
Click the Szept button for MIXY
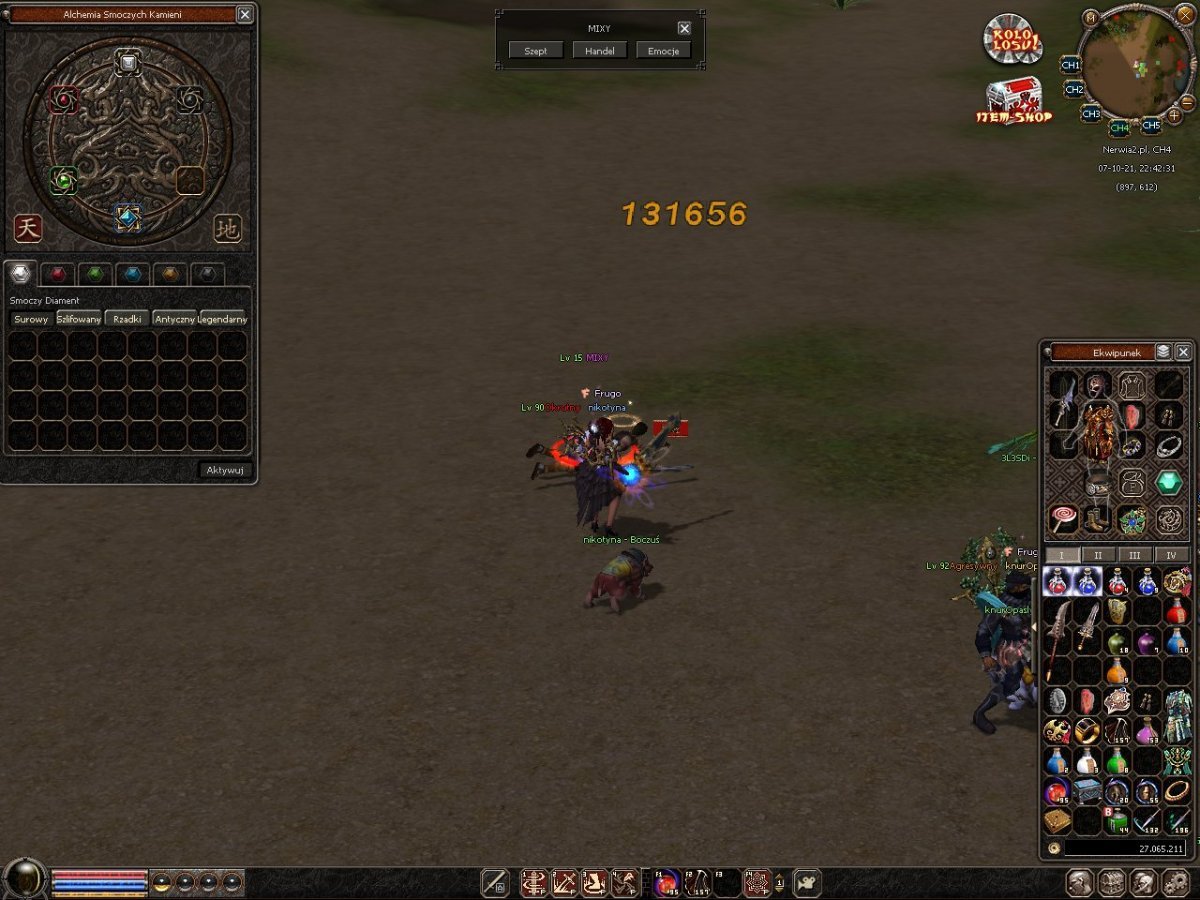pyautogui.click(x=536, y=51)
